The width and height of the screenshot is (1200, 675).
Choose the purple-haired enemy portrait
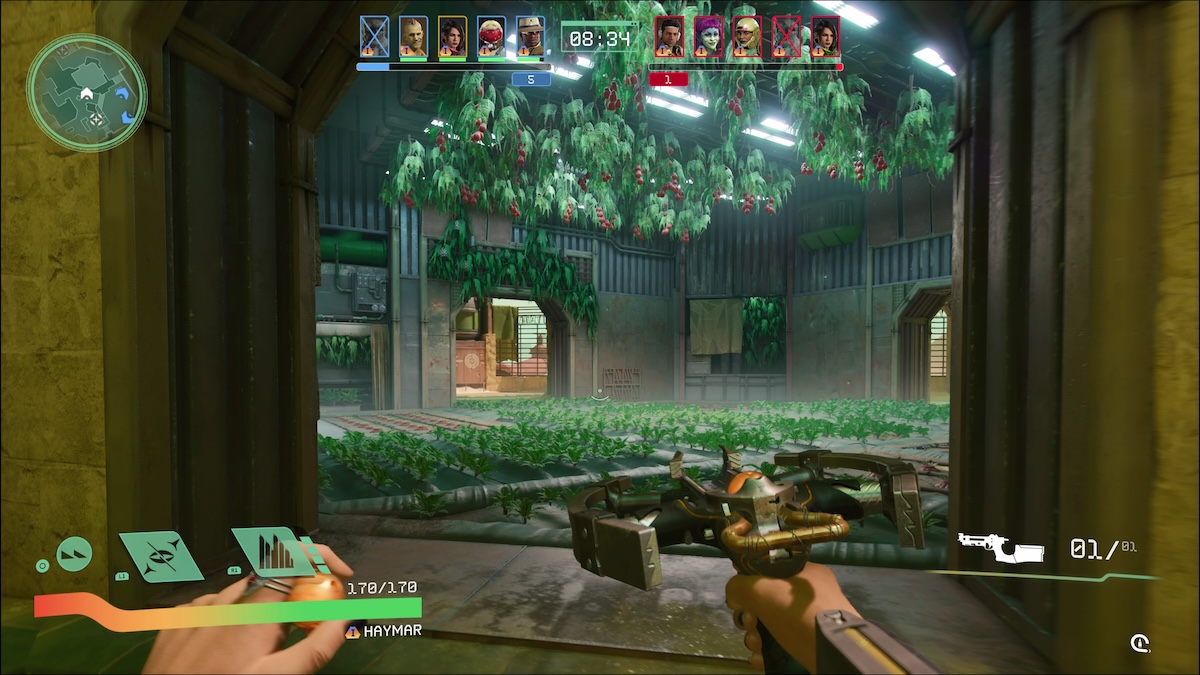coord(708,37)
